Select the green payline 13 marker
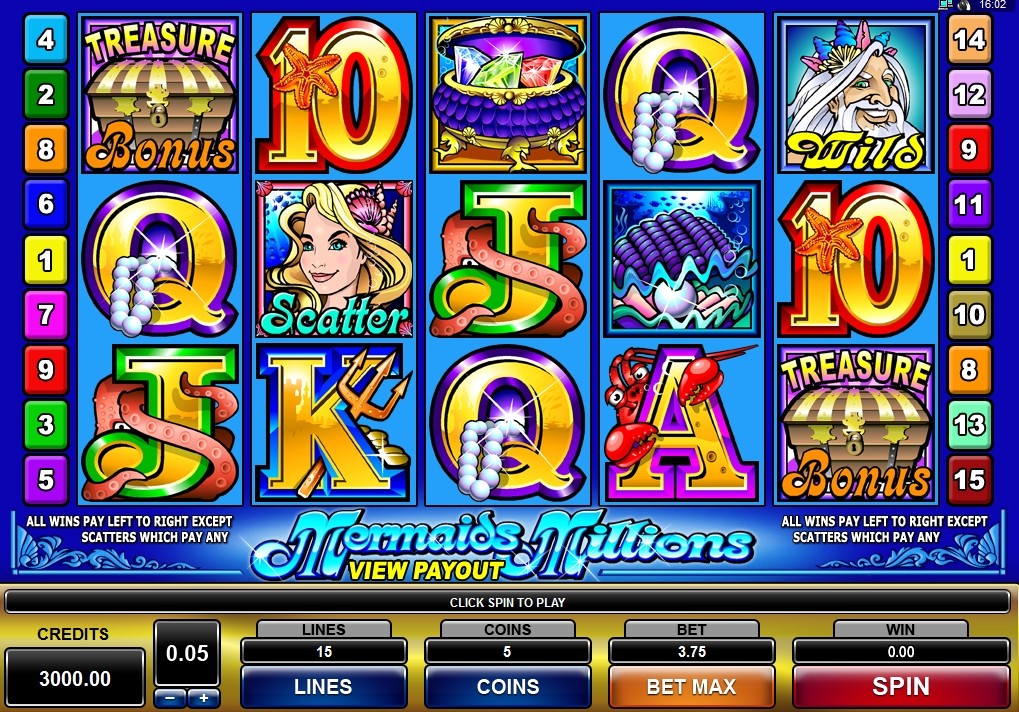Screen dimensions: 1019x712 tap(969, 426)
